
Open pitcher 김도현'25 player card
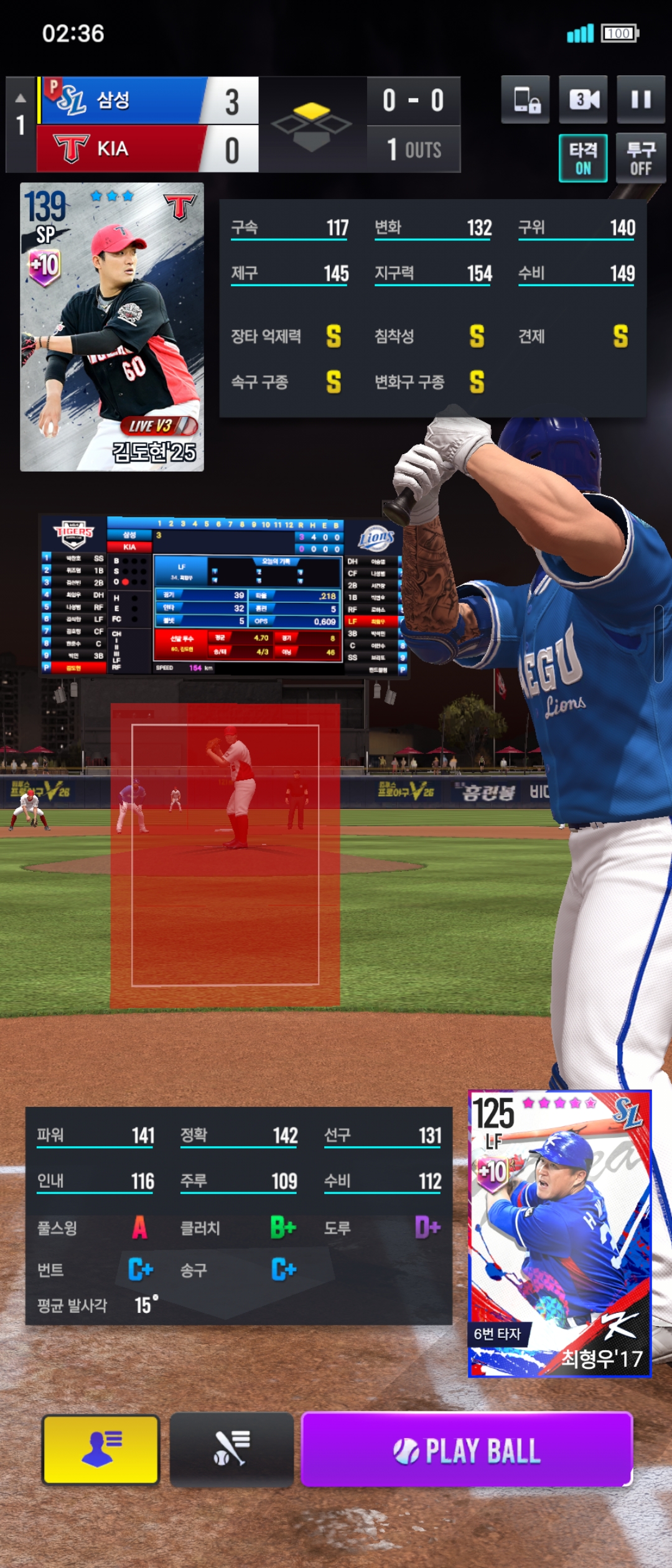(x=112, y=327)
